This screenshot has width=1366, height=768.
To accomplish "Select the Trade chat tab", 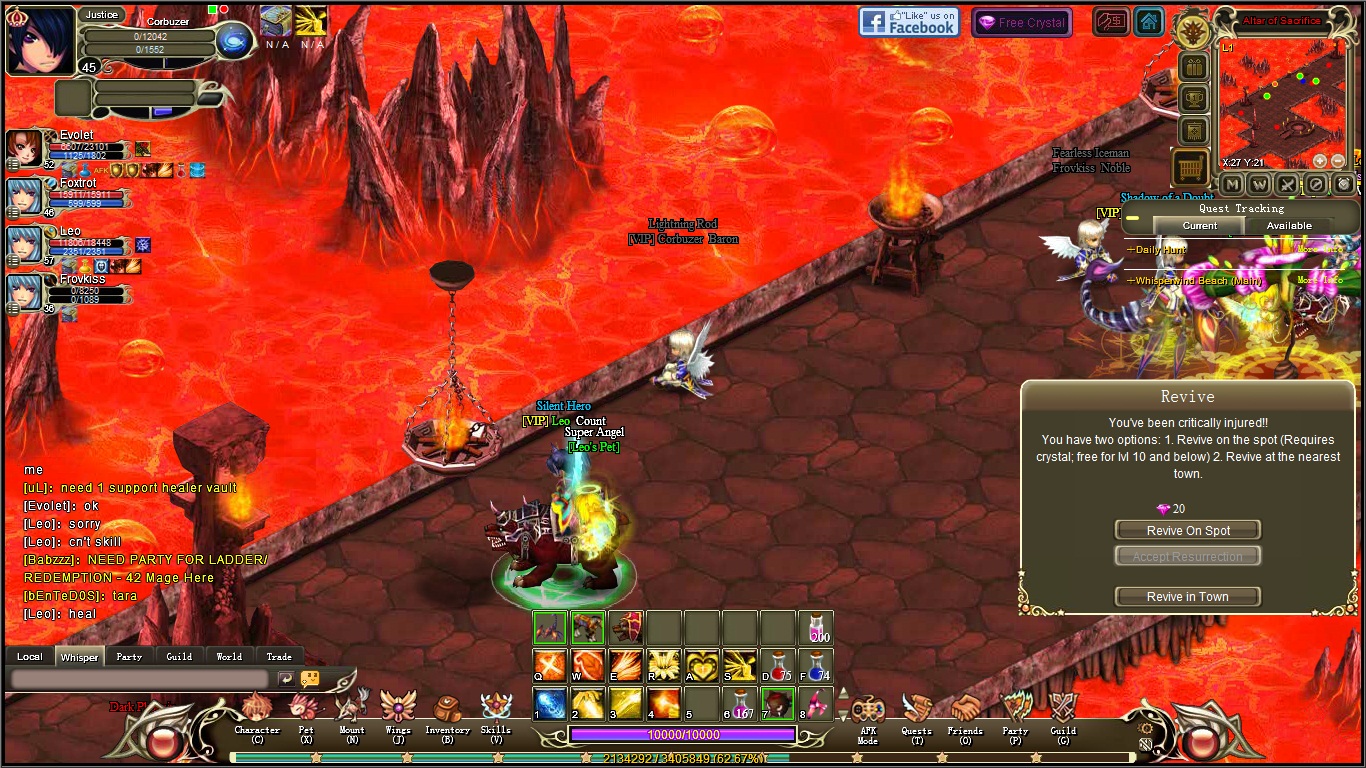I will click(x=279, y=657).
